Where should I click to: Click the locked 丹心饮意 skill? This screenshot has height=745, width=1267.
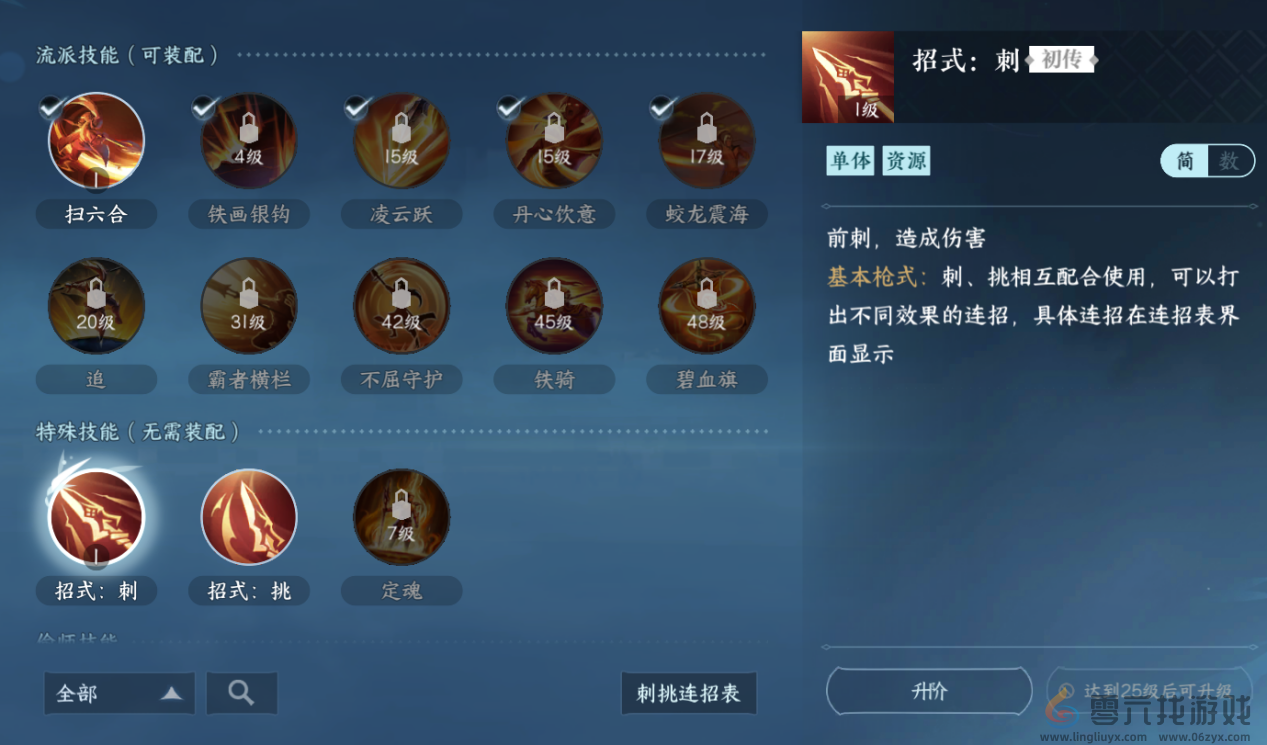tap(554, 141)
